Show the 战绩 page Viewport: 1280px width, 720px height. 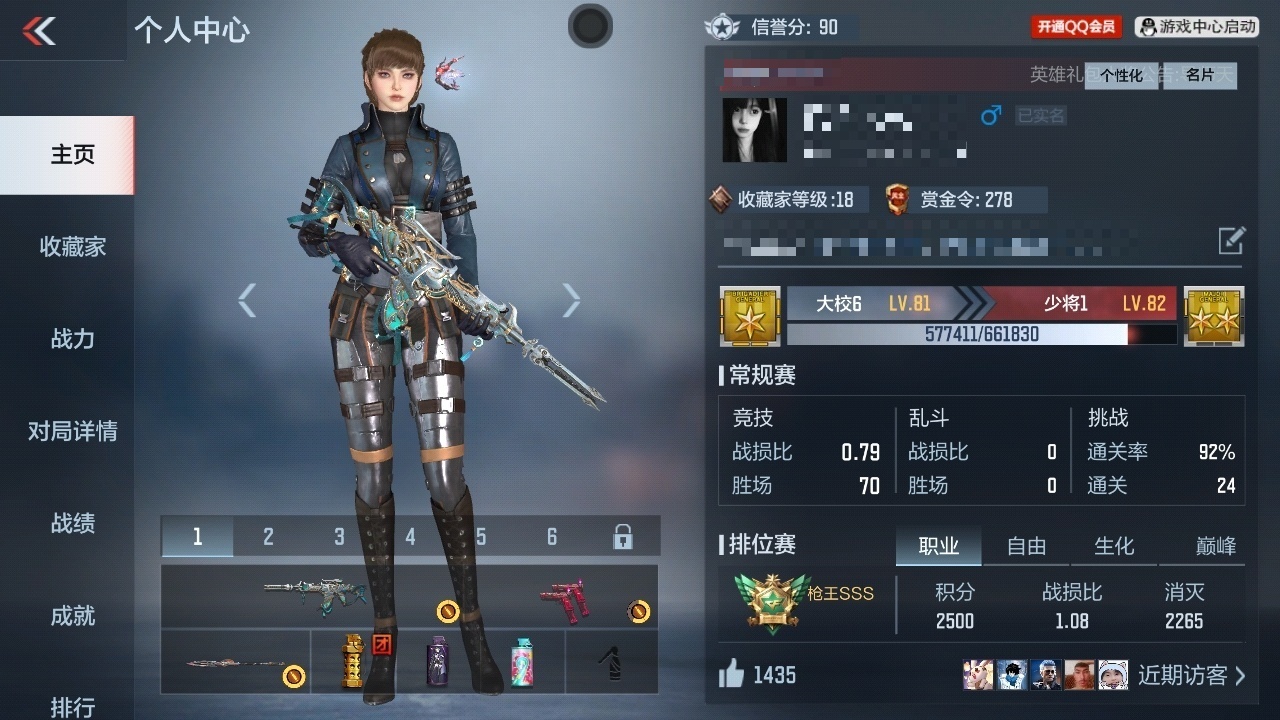(x=72, y=523)
